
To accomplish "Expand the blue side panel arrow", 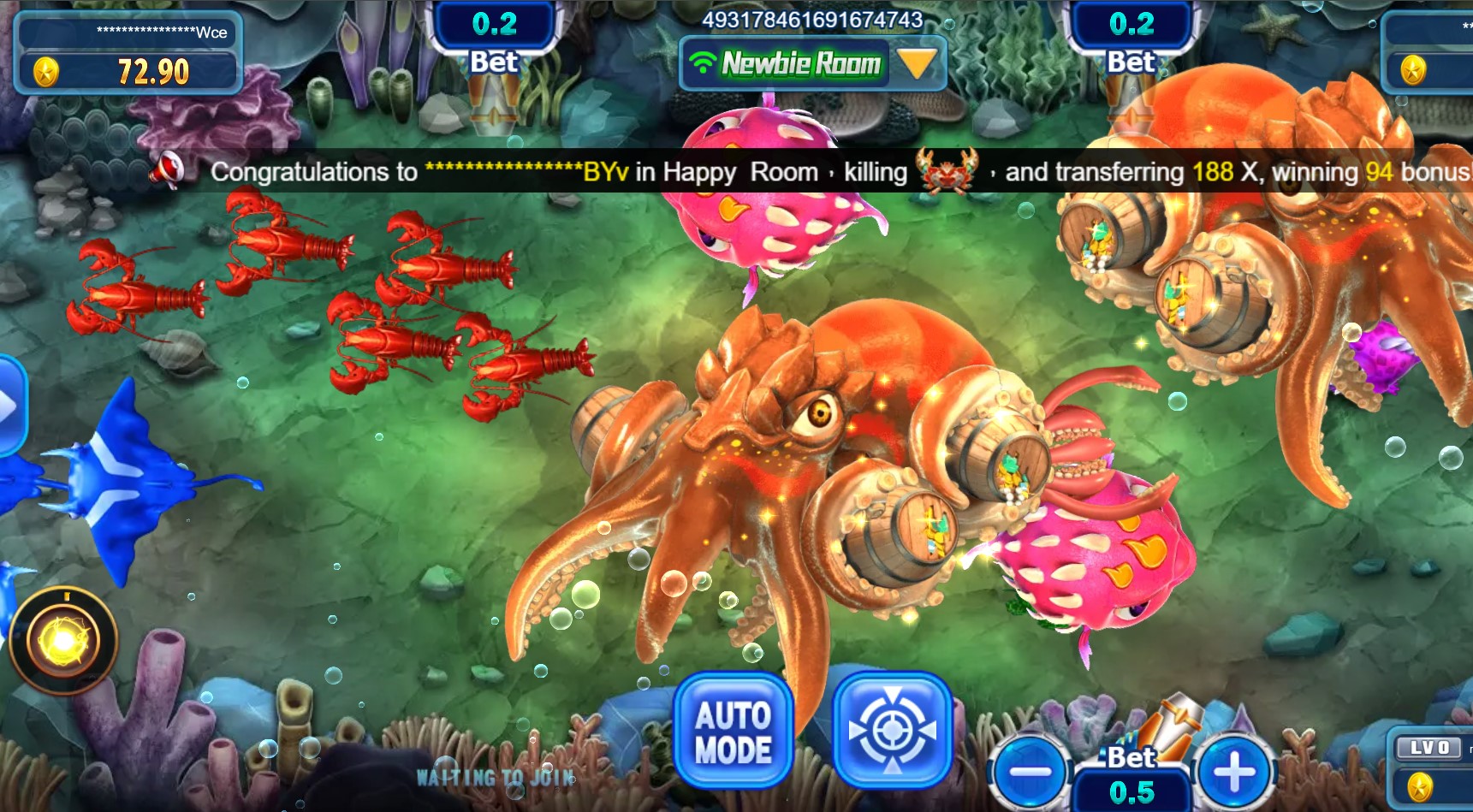I will coord(9,406).
